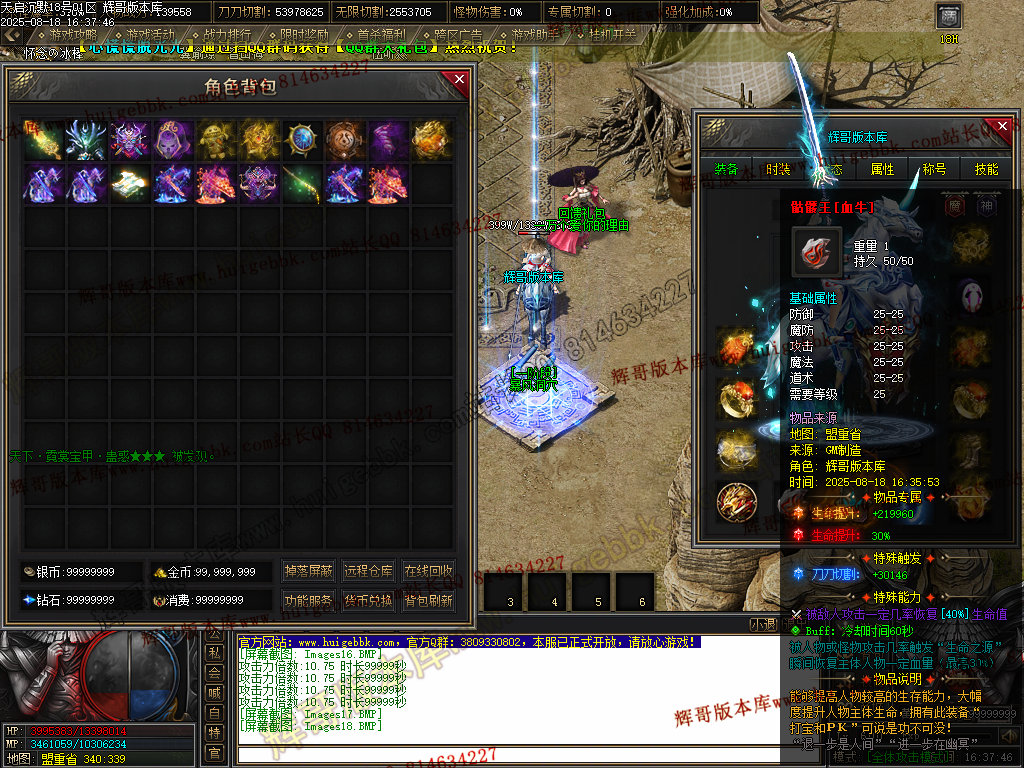Open 功能服务 function services
Image resolution: width=1024 pixels, height=768 pixels.
click(x=307, y=601)
